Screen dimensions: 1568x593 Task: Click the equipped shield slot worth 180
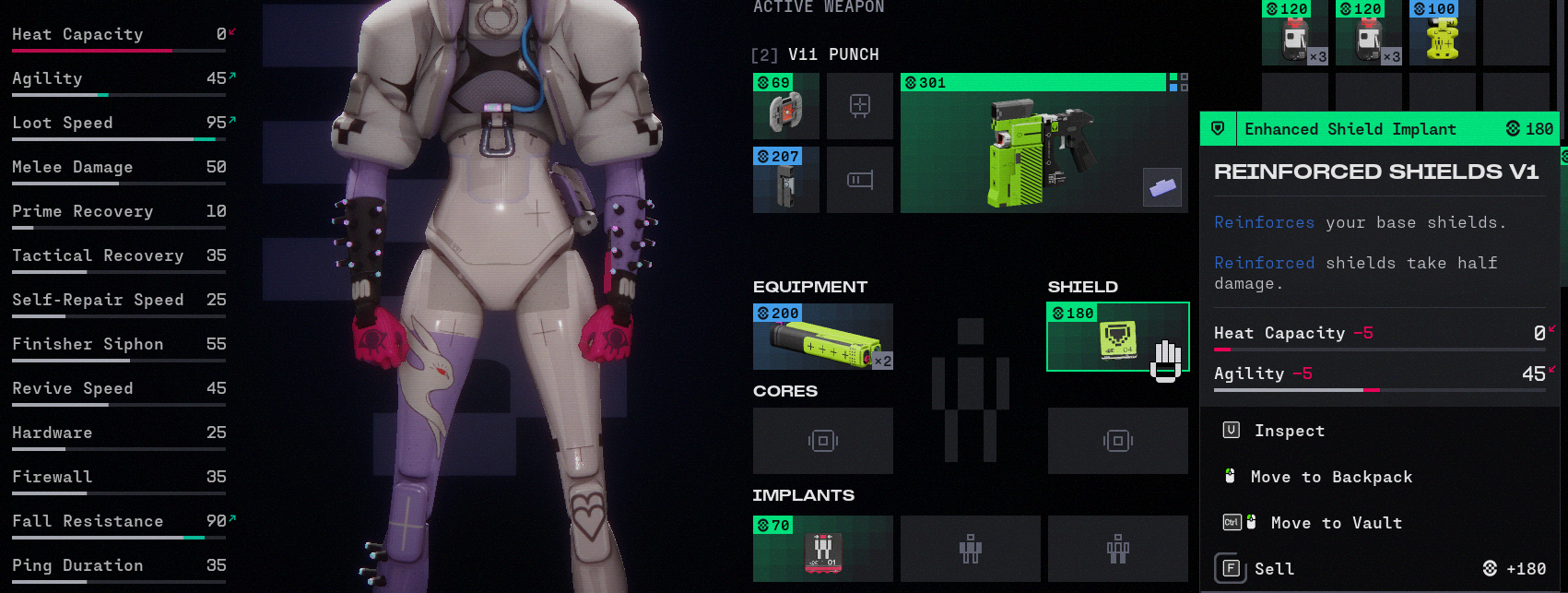[1117, 338]
